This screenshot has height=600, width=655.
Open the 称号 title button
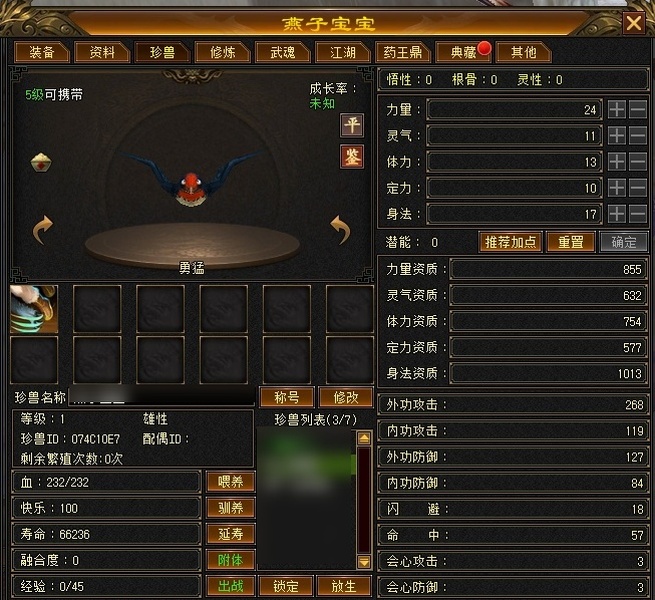[x=287, y=396]
